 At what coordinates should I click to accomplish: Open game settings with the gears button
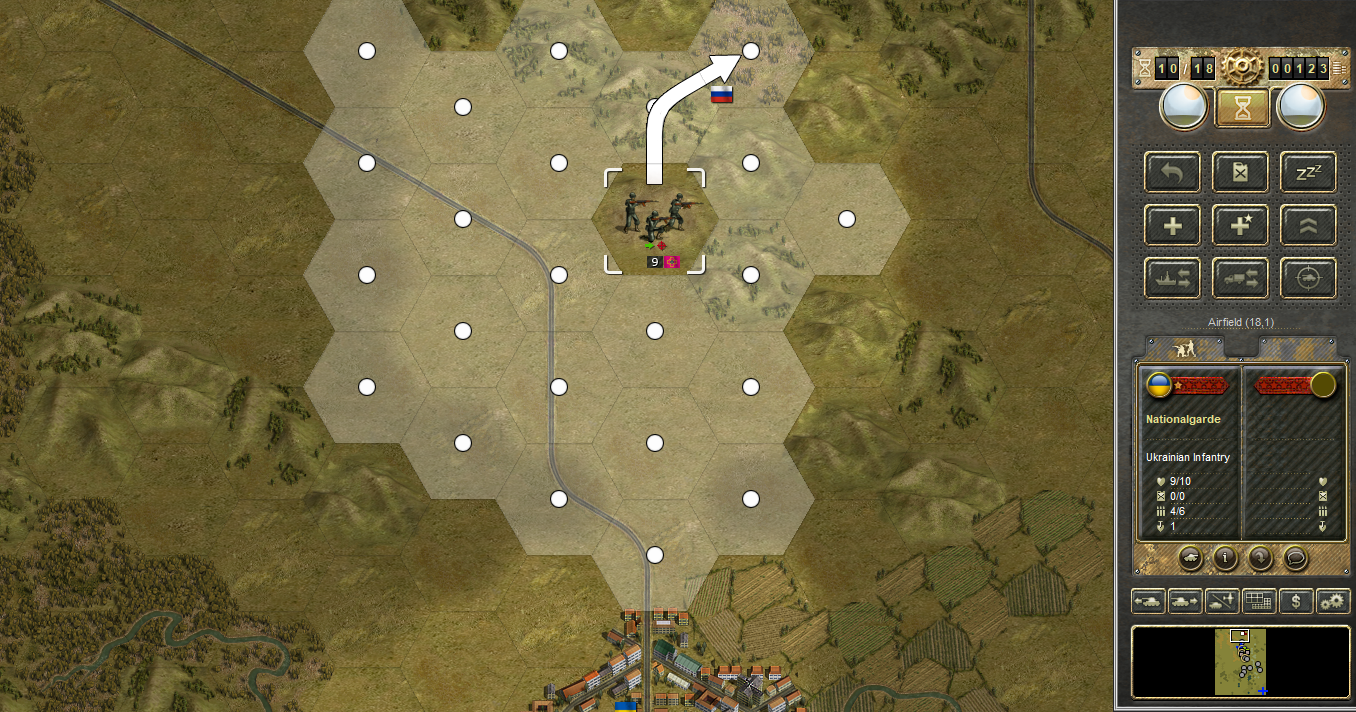tap(1332, 602)
